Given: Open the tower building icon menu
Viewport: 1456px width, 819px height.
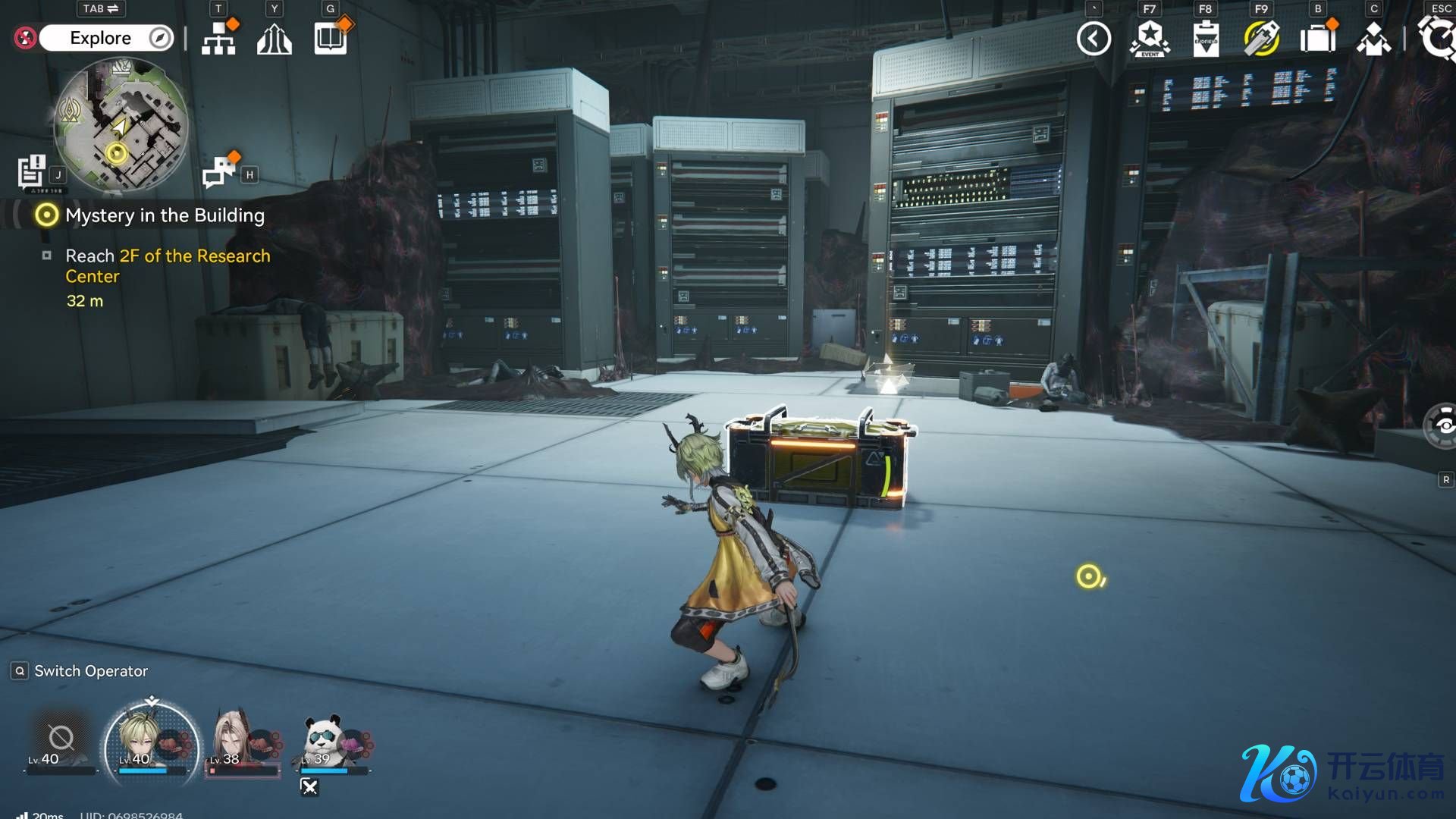Looking at the screenshot, I should coord(275,39).
